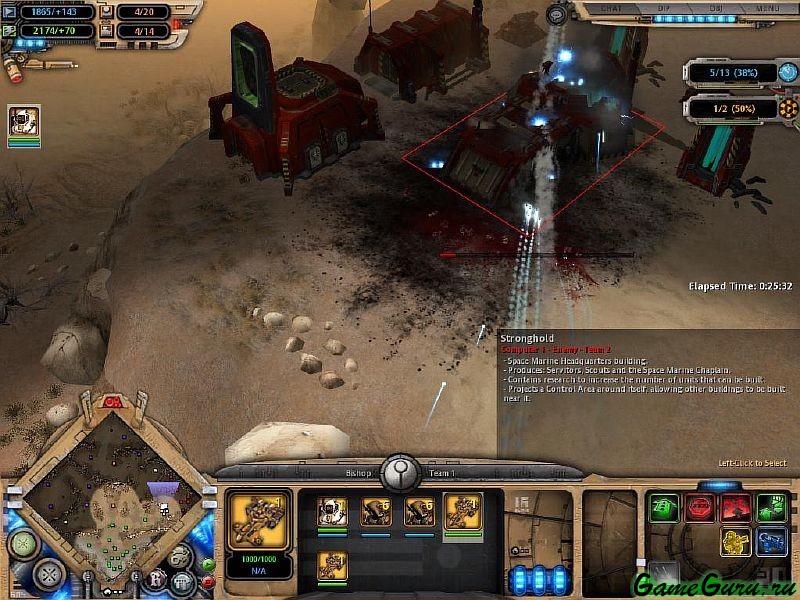Select the yellow soldier command button
The width and height of the screenshot is (800, 600).
[736, 542]
